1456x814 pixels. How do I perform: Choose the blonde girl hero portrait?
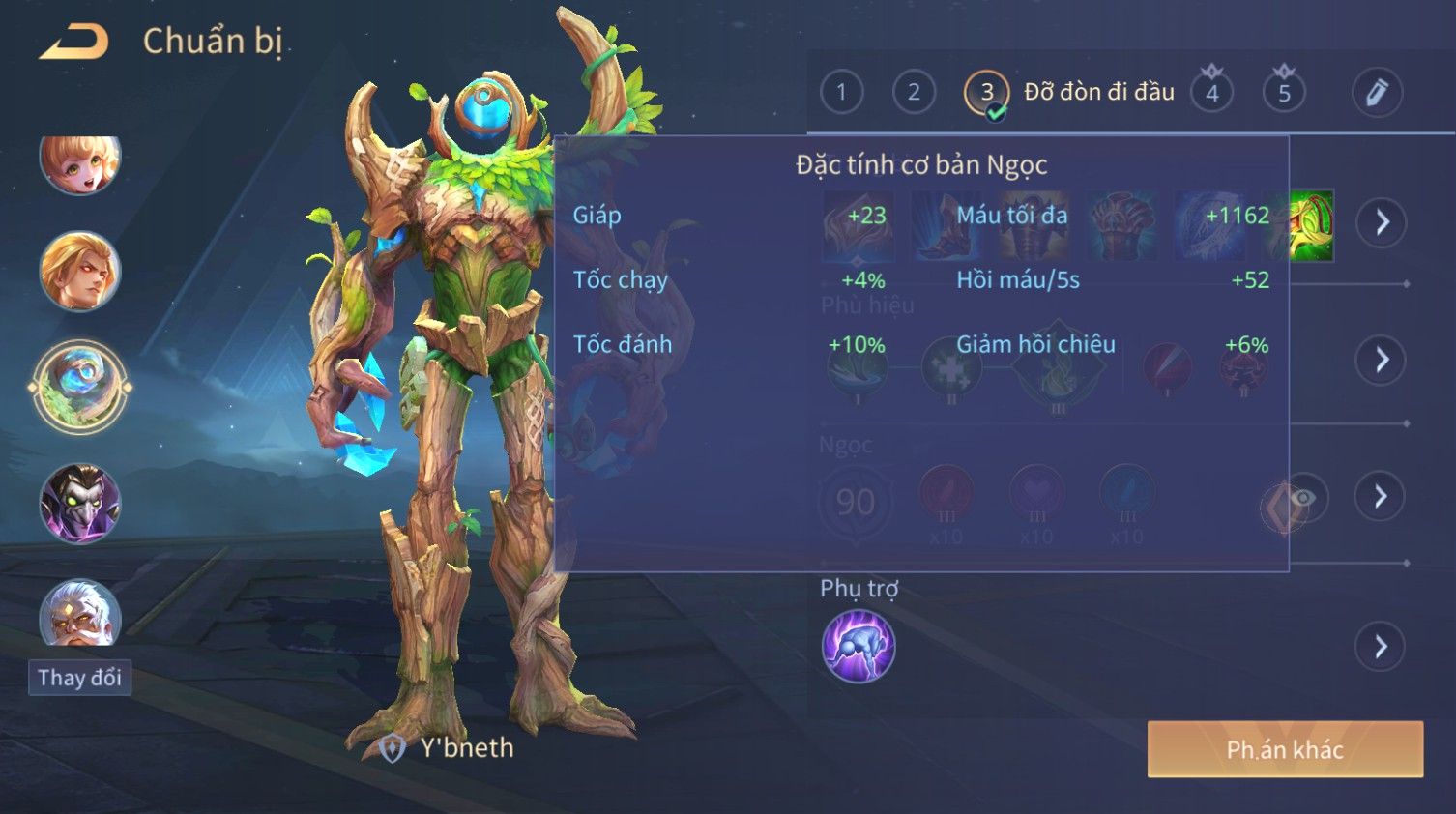(79, 162)
